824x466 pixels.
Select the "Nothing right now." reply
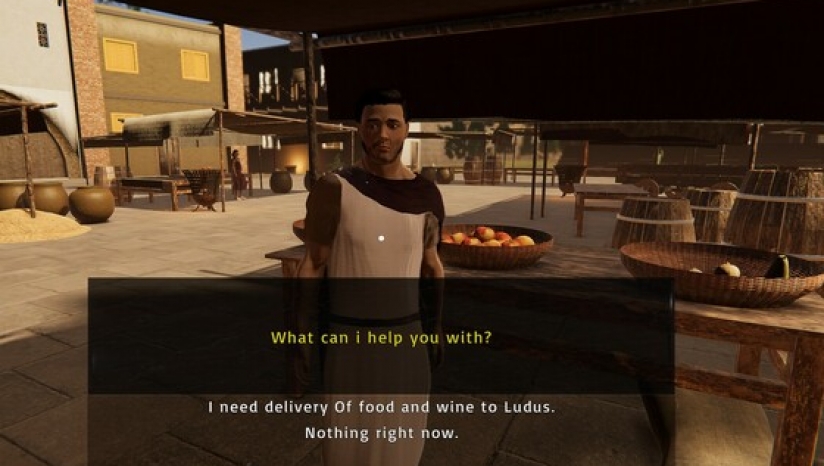coord(381,434)
